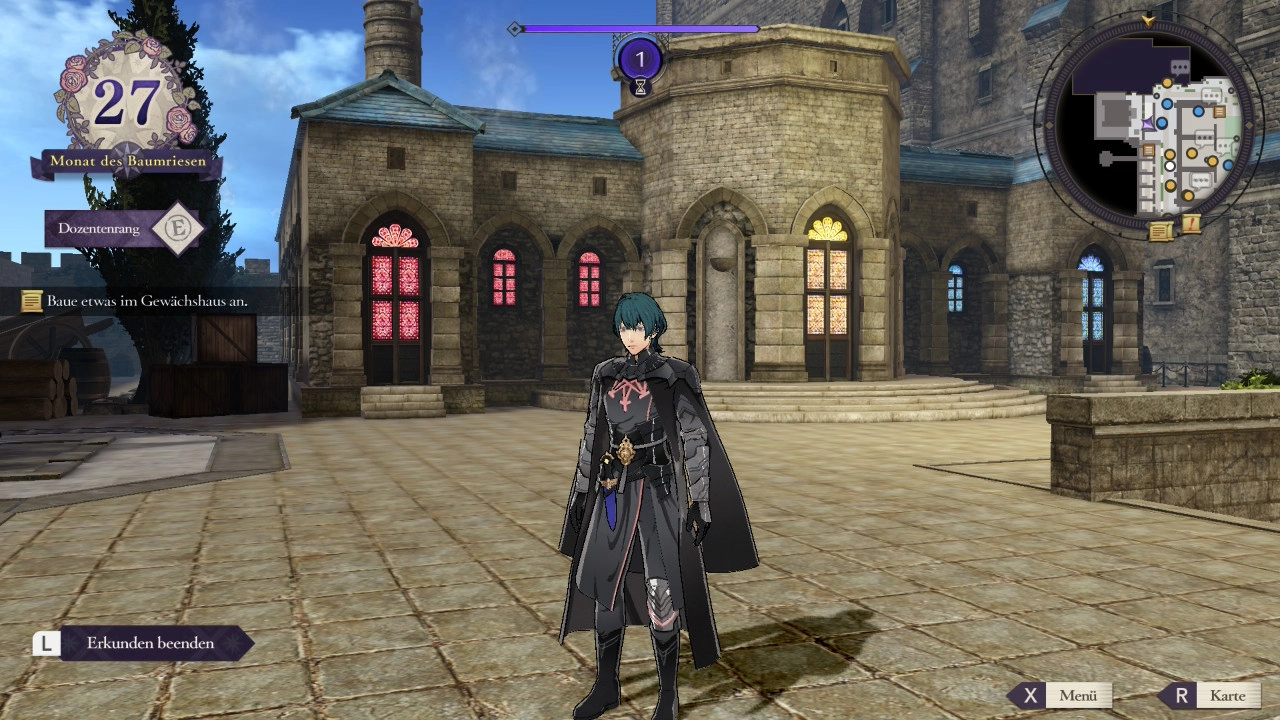The height and width of the screenshot is (720, 1280).
Task: End exploring with the Erkunden beenden button
Action: (x=150, y=643)
